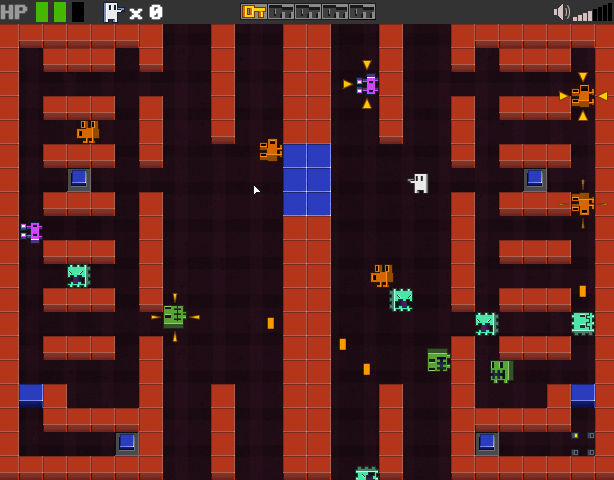
Task: Adjust the volume level bars
Action: [592, 13]
